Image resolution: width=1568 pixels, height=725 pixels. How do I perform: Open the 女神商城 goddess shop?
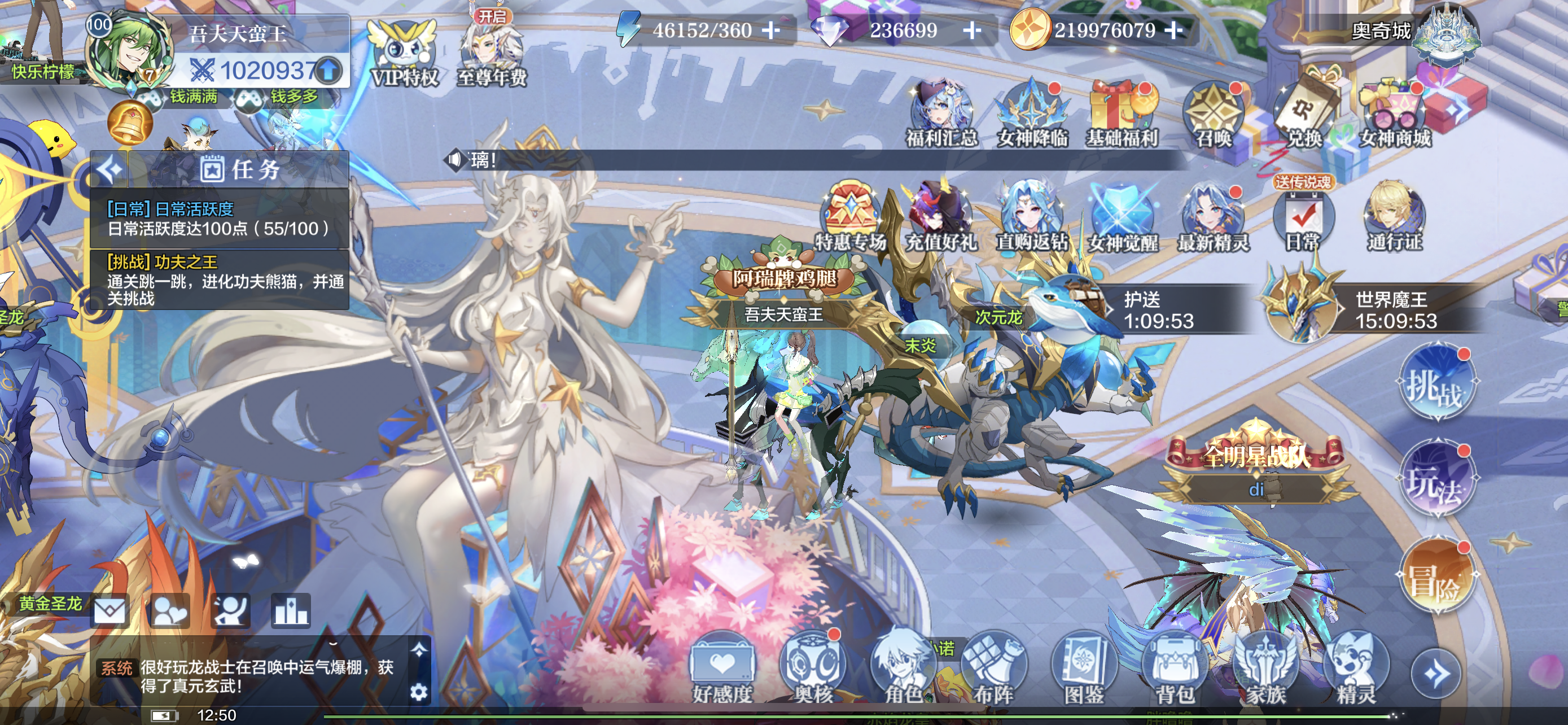[1395, 116]
